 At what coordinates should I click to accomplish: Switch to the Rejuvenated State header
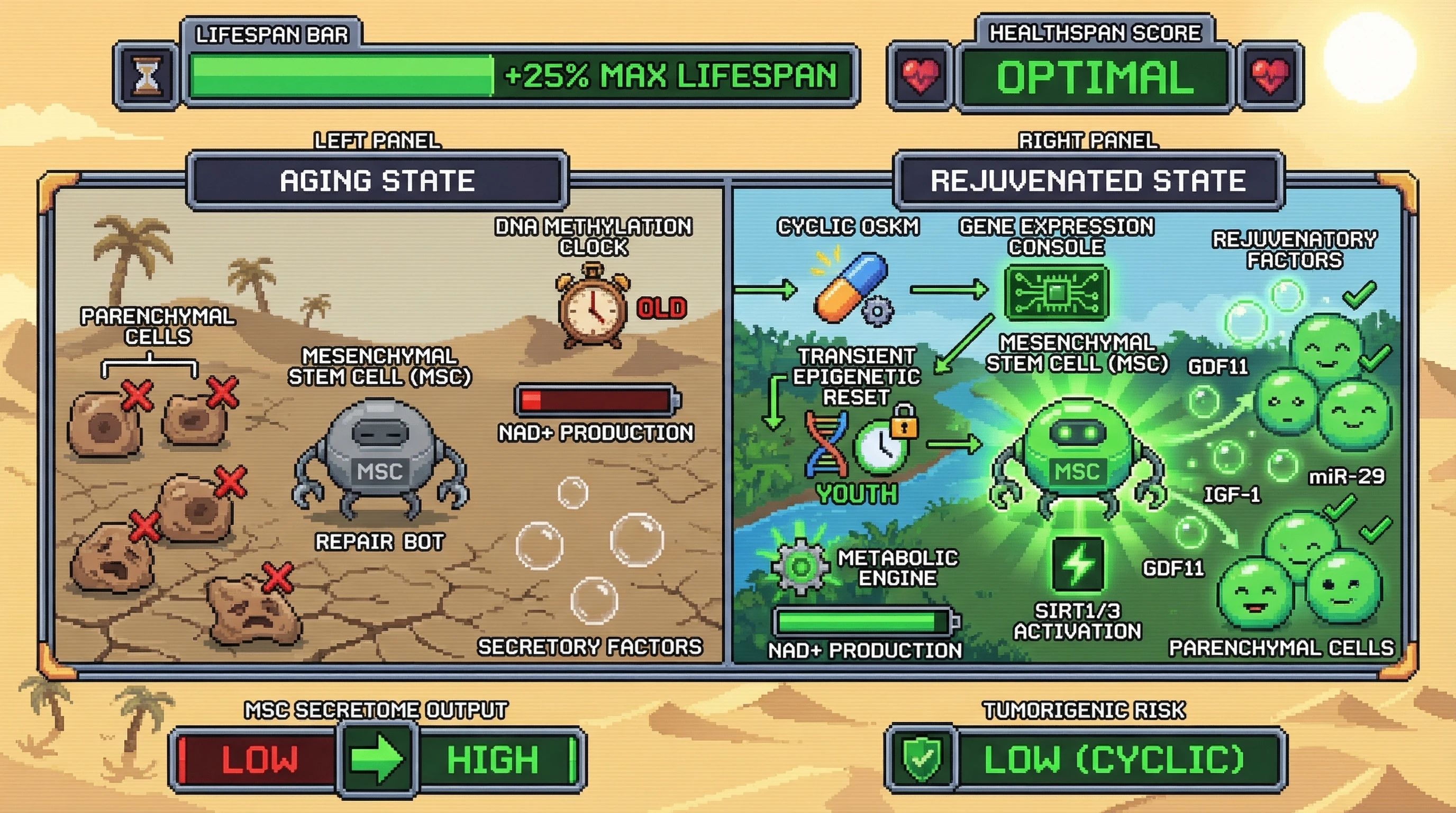[1087, 181]
